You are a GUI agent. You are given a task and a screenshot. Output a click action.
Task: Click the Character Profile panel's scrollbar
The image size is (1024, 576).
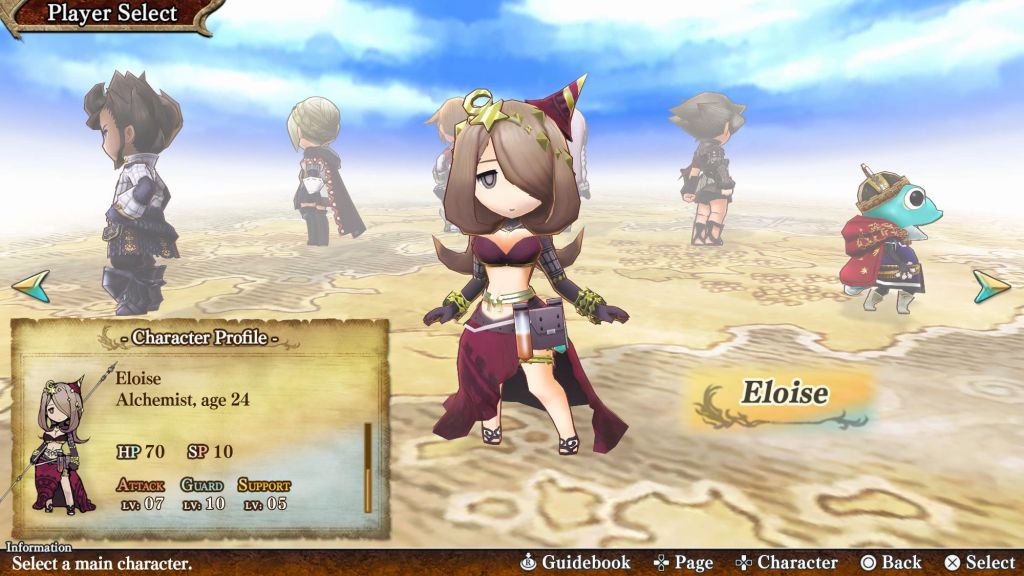(x=368, y=467)
